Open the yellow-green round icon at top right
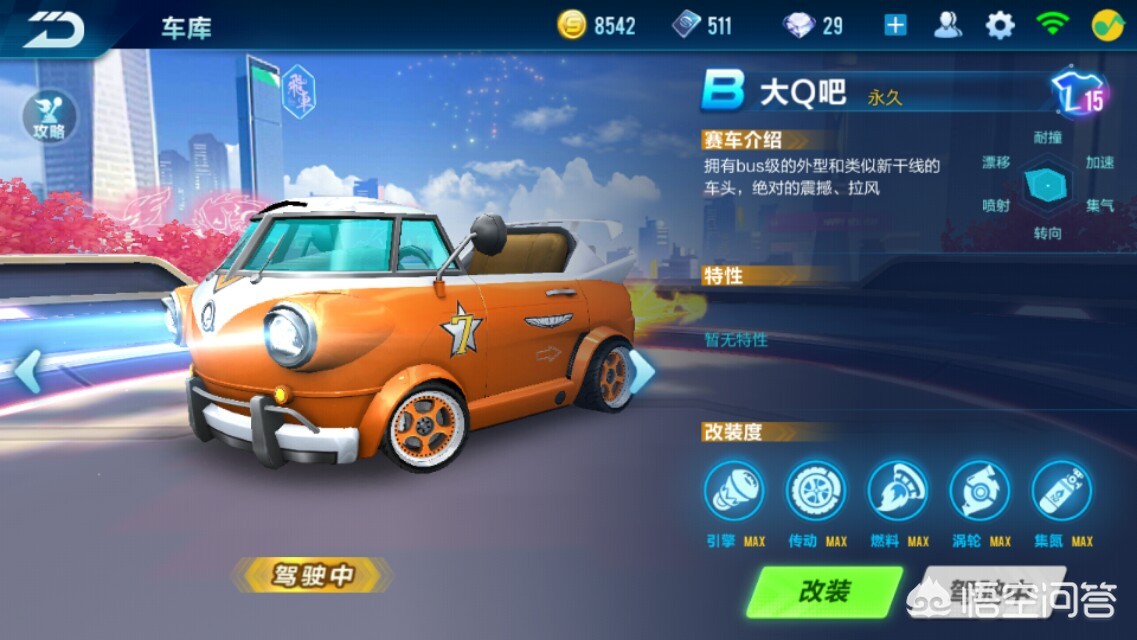 (1106, 26)
